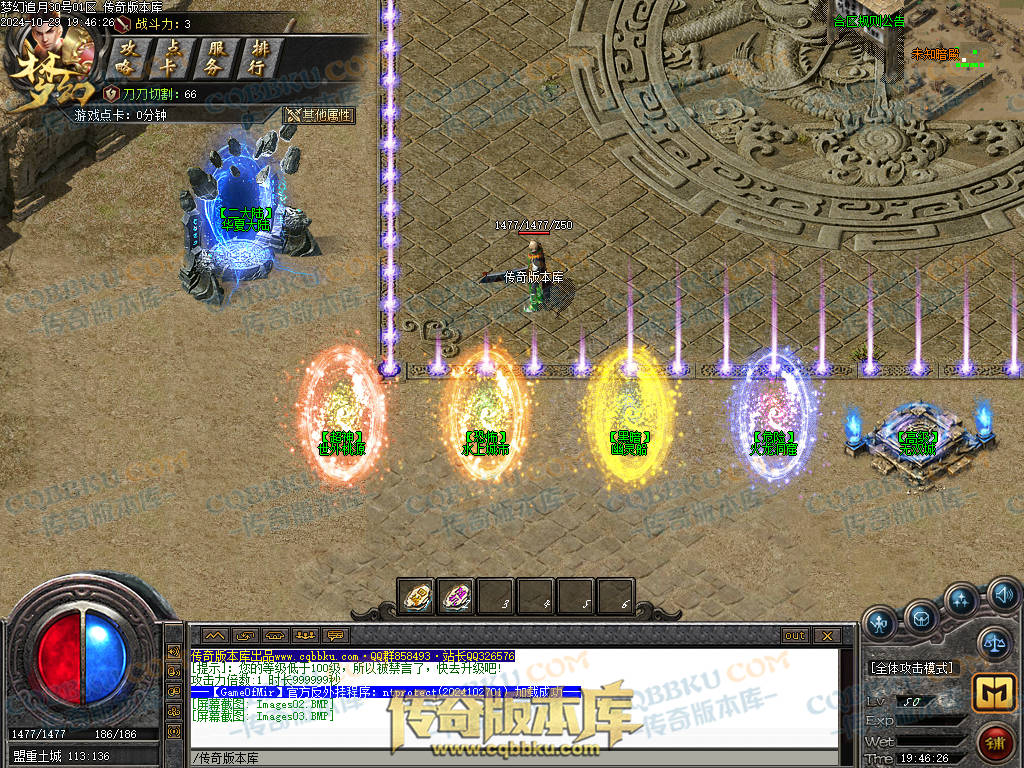Viewport: 1024px width, 768px height.
Task: Close the chat panel with X
Action: (826, 636)
